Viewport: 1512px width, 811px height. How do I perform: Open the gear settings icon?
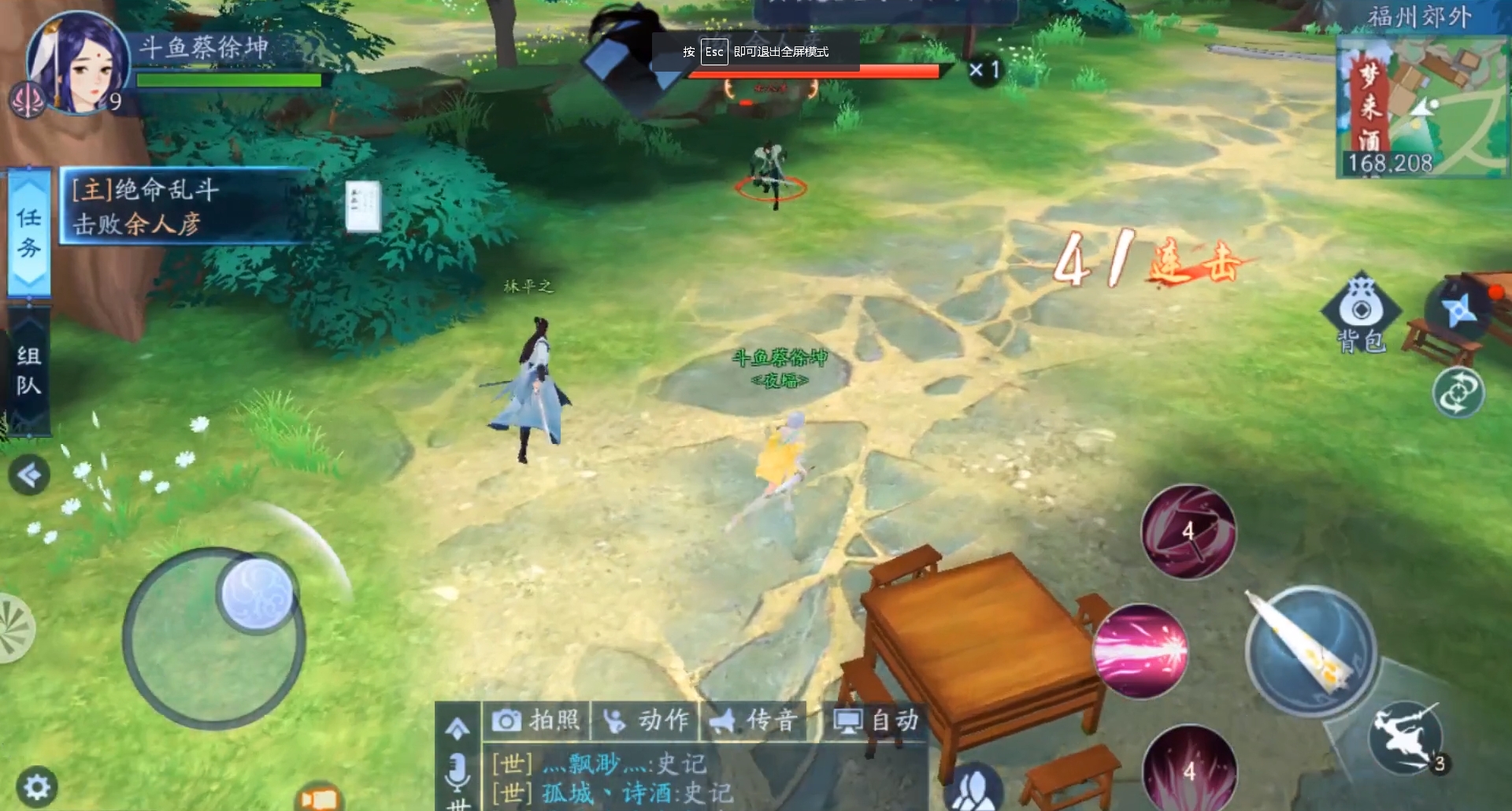click(x=36, y=786)
